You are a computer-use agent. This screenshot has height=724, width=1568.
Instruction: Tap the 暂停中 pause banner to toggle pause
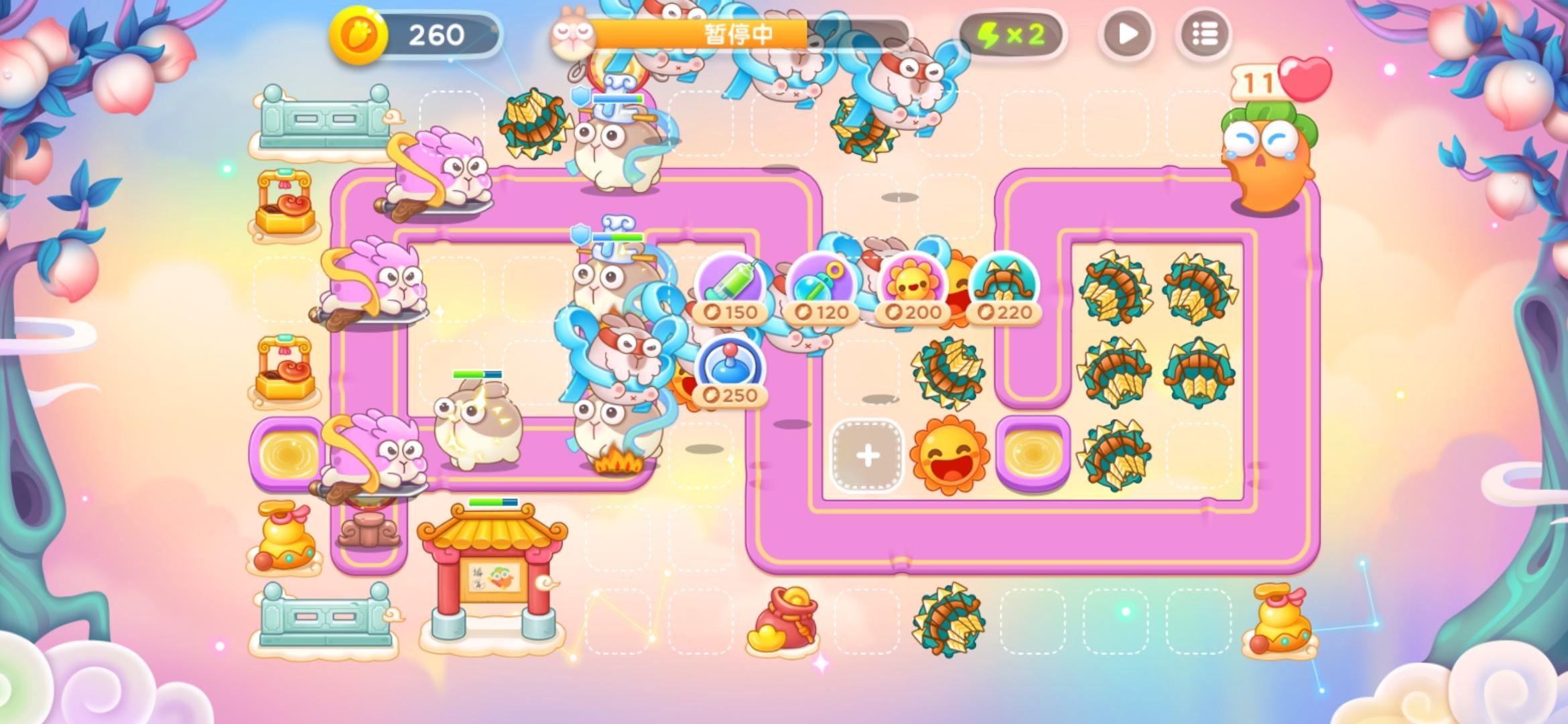pos(737,32)
